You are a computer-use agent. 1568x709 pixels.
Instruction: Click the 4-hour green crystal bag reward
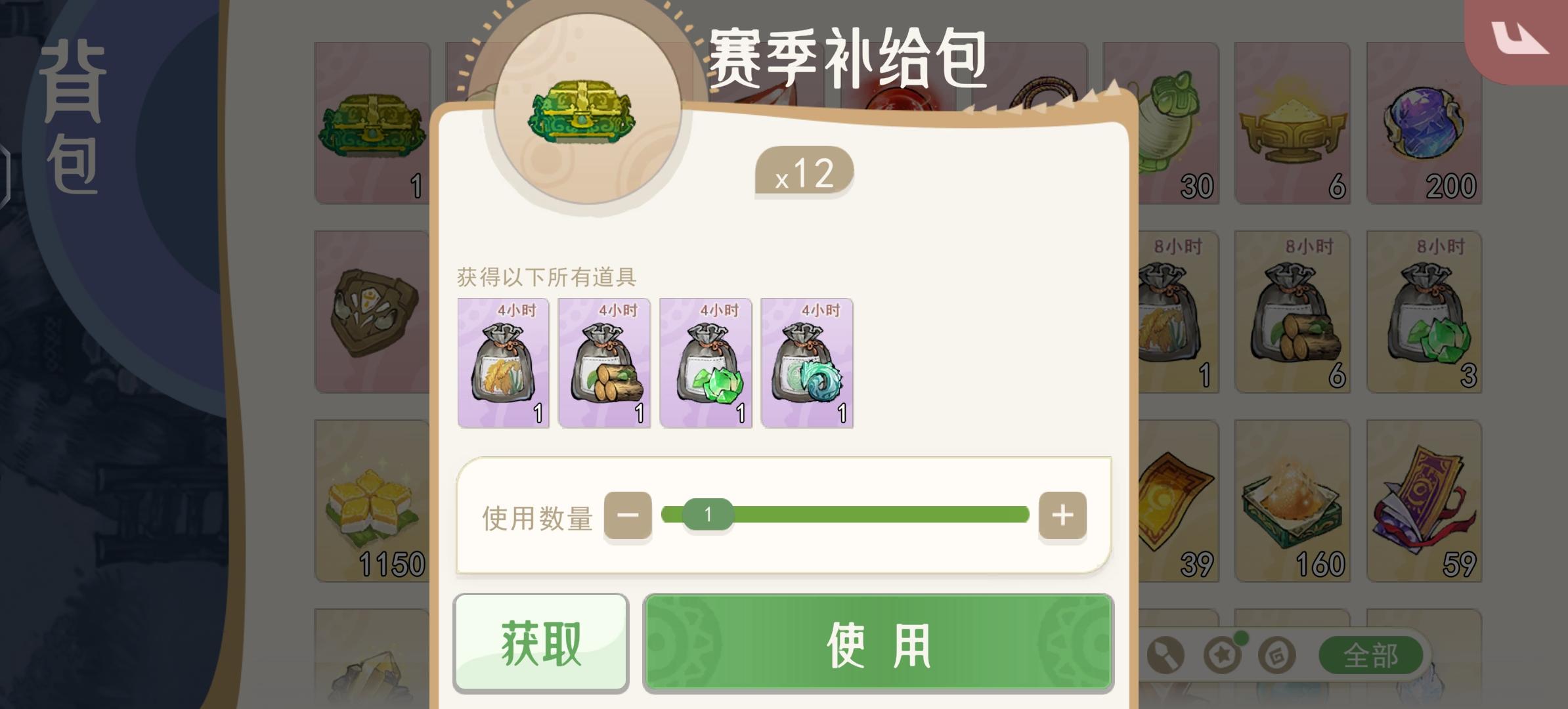(x=705, y=363)
